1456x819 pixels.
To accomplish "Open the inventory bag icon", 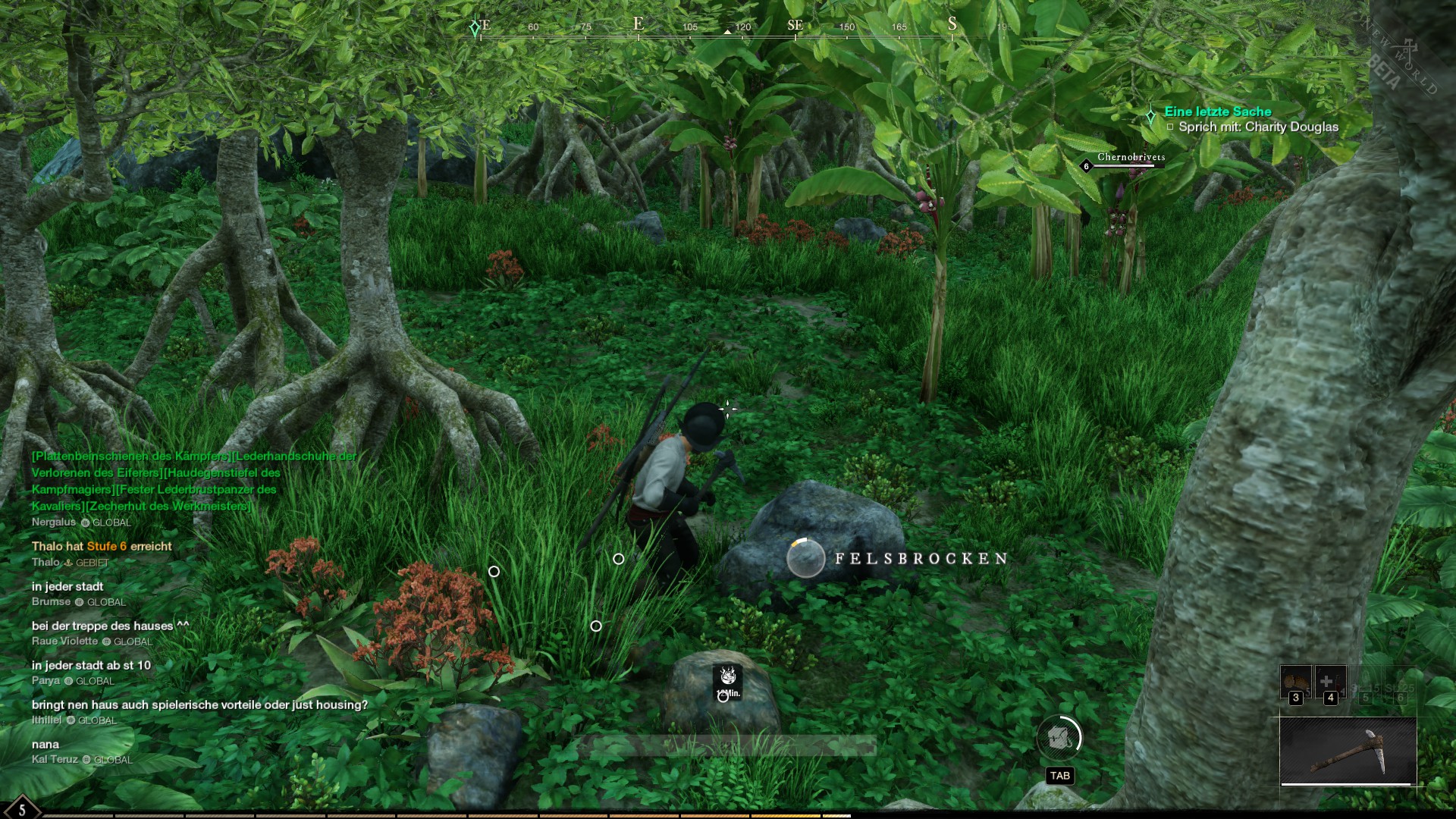I will click(1059, 737).
